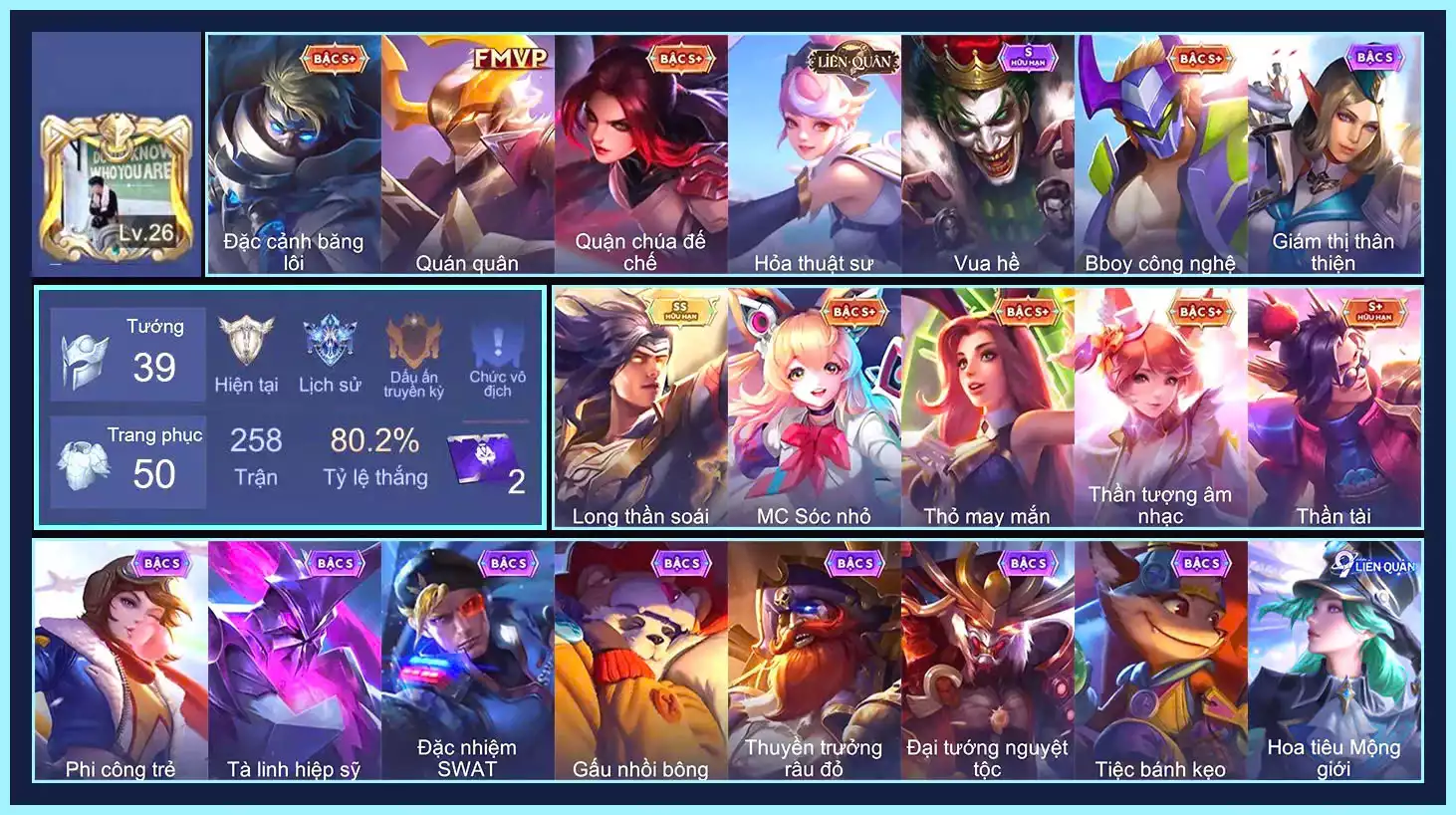The image size is (1456, 815).
Task: View the Hỏa thuật sư skin
Action: point(814,154)
